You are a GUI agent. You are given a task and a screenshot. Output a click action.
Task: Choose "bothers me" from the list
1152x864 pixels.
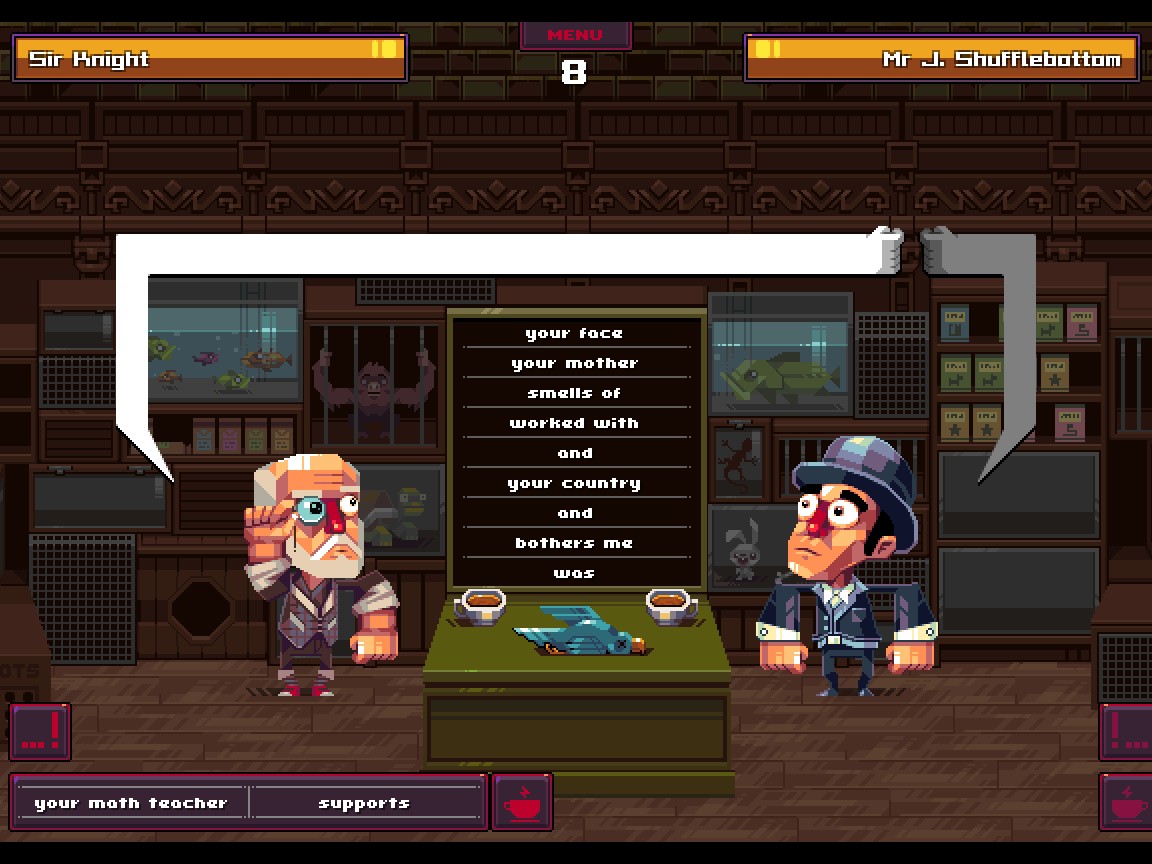click(x=575, y=543)
